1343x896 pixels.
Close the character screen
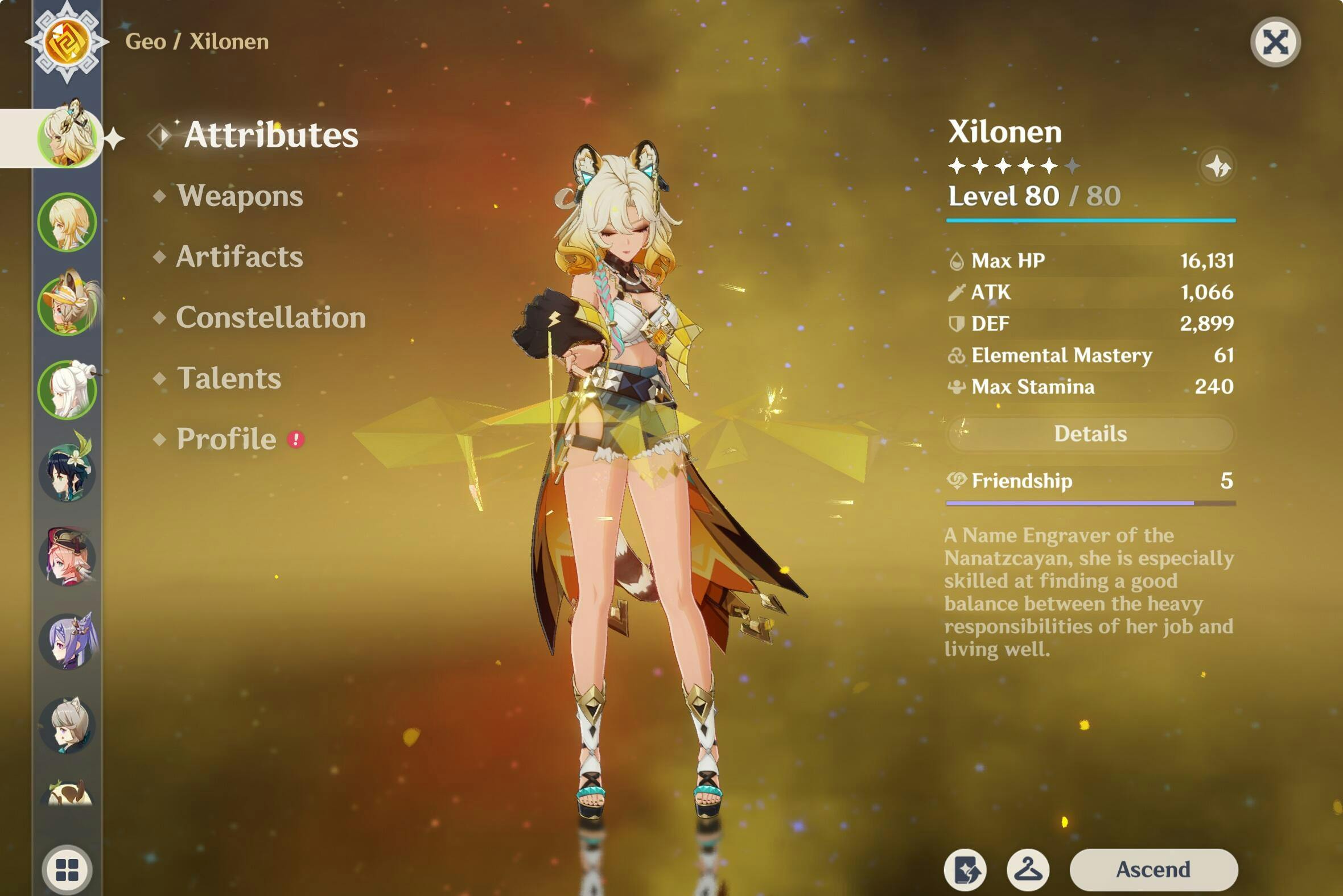(x=1275, y=42)
